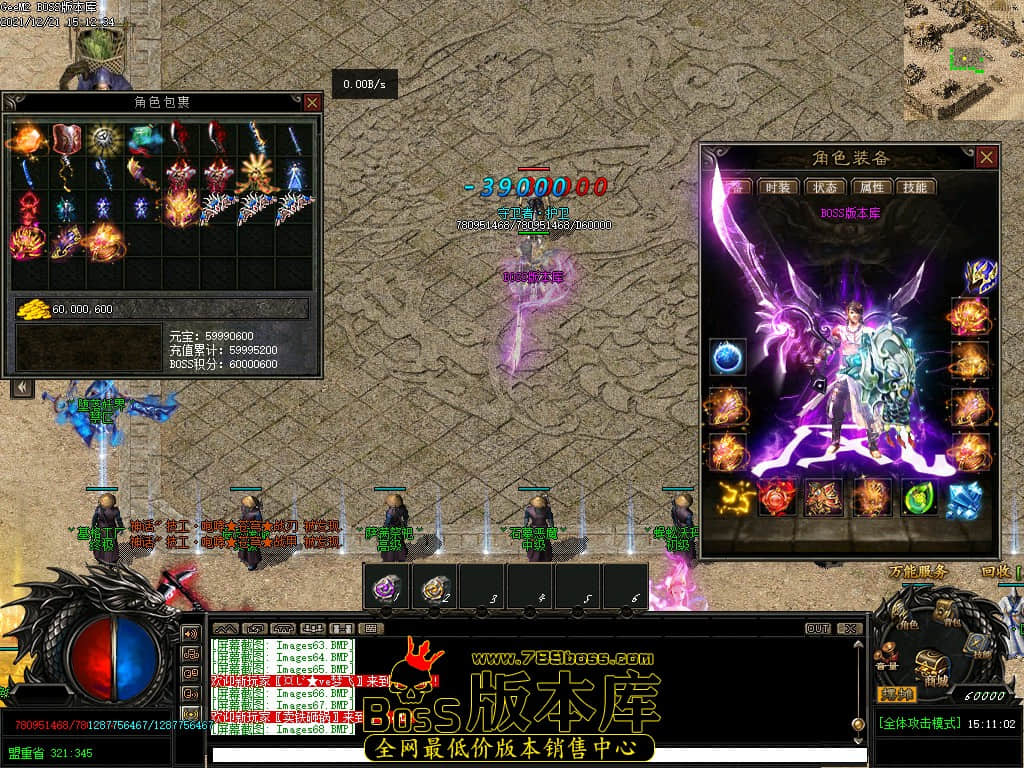Pick the fiery orange orb in bag
The width and height of the screenshot is (1024, 768).
click(27, 139)
